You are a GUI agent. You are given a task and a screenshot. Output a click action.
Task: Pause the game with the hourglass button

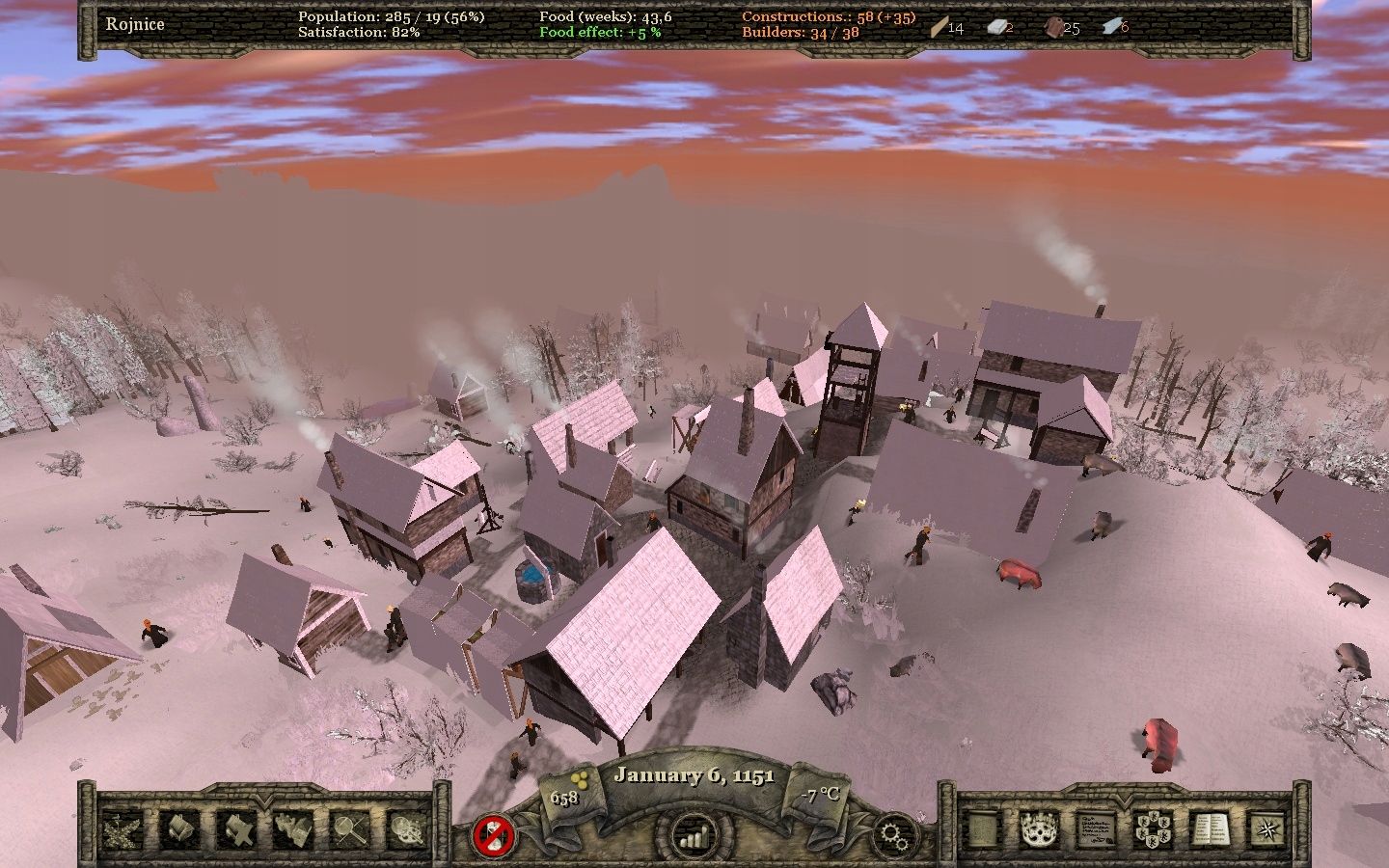(494, 835)
